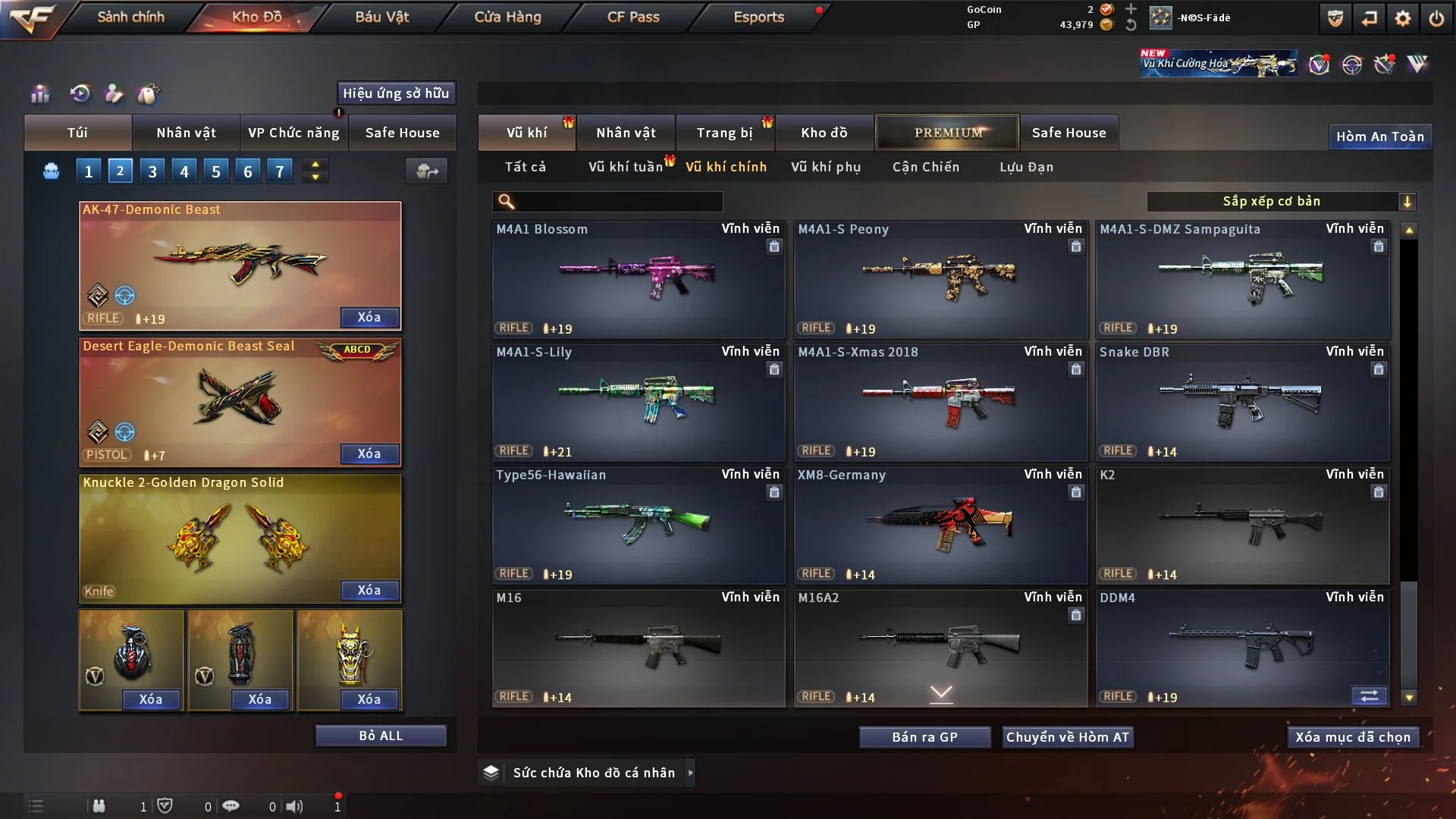Filter by Vũ khí phụ category
Viewport: 1456px width, 819px height.
pos(826,167)
